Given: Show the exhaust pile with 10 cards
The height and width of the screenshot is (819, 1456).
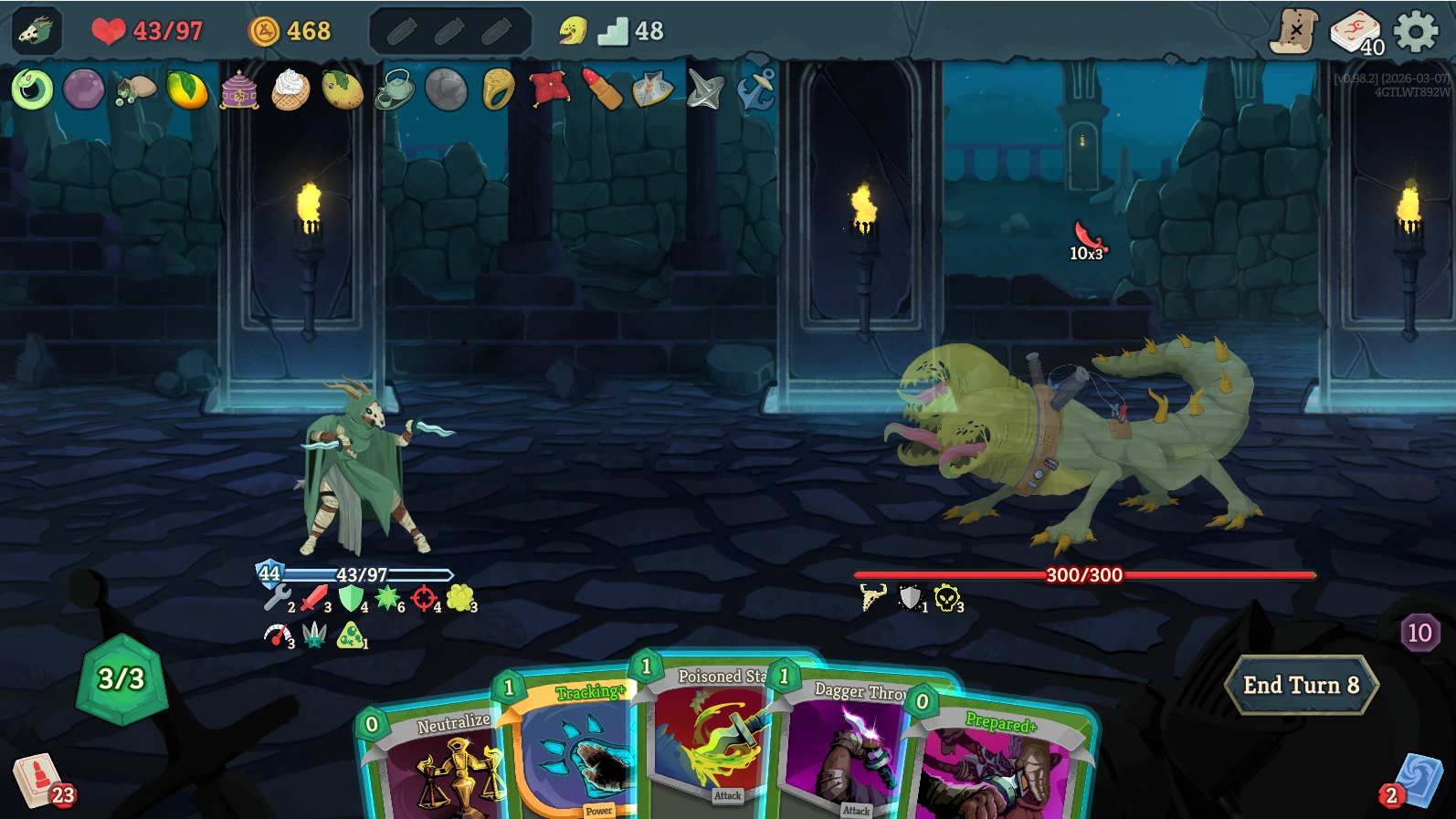Looking at the screenshot, I should (1419, 632).
